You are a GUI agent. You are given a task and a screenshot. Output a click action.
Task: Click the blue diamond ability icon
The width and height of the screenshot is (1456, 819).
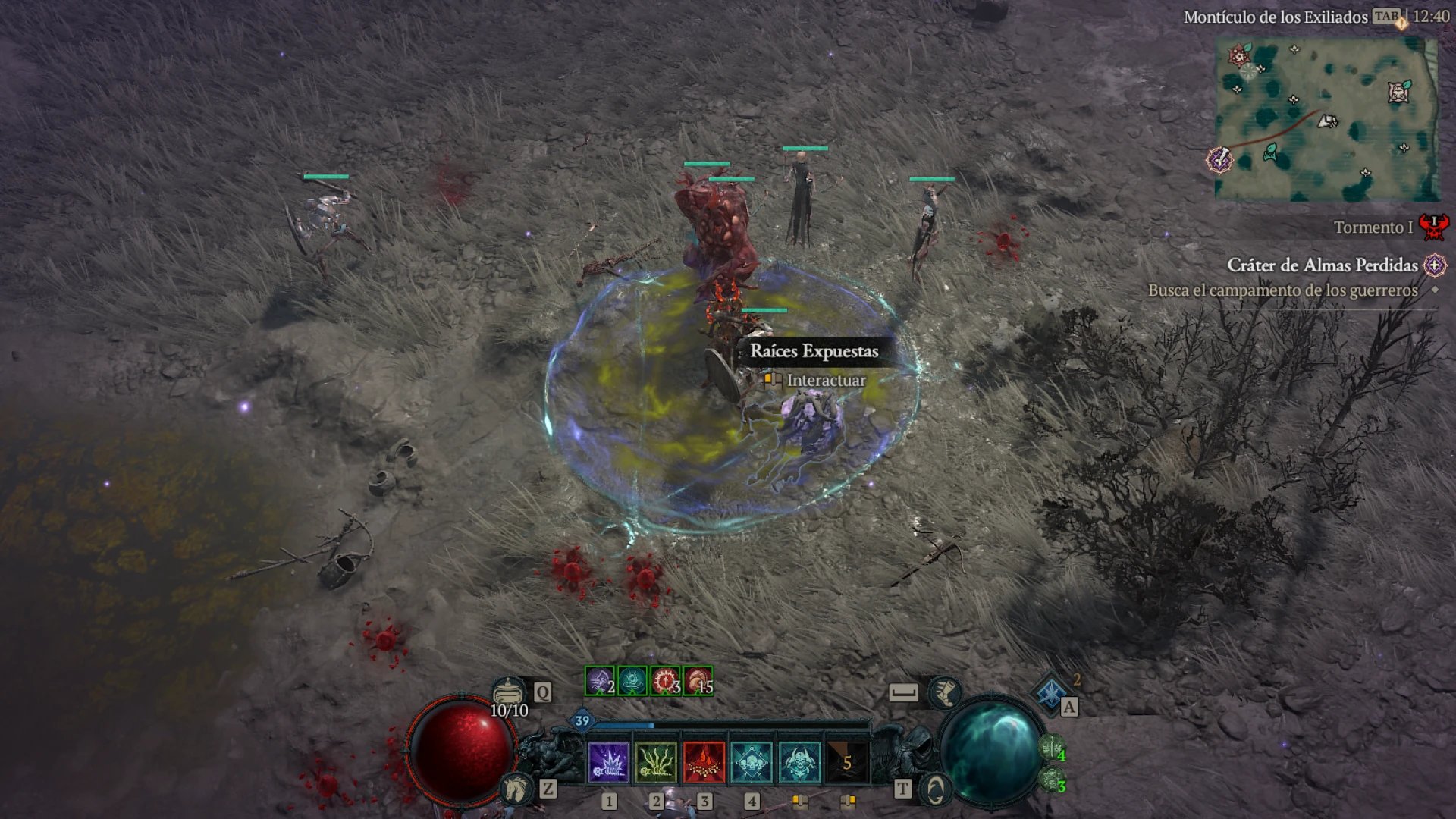[x=1051, y=692]
